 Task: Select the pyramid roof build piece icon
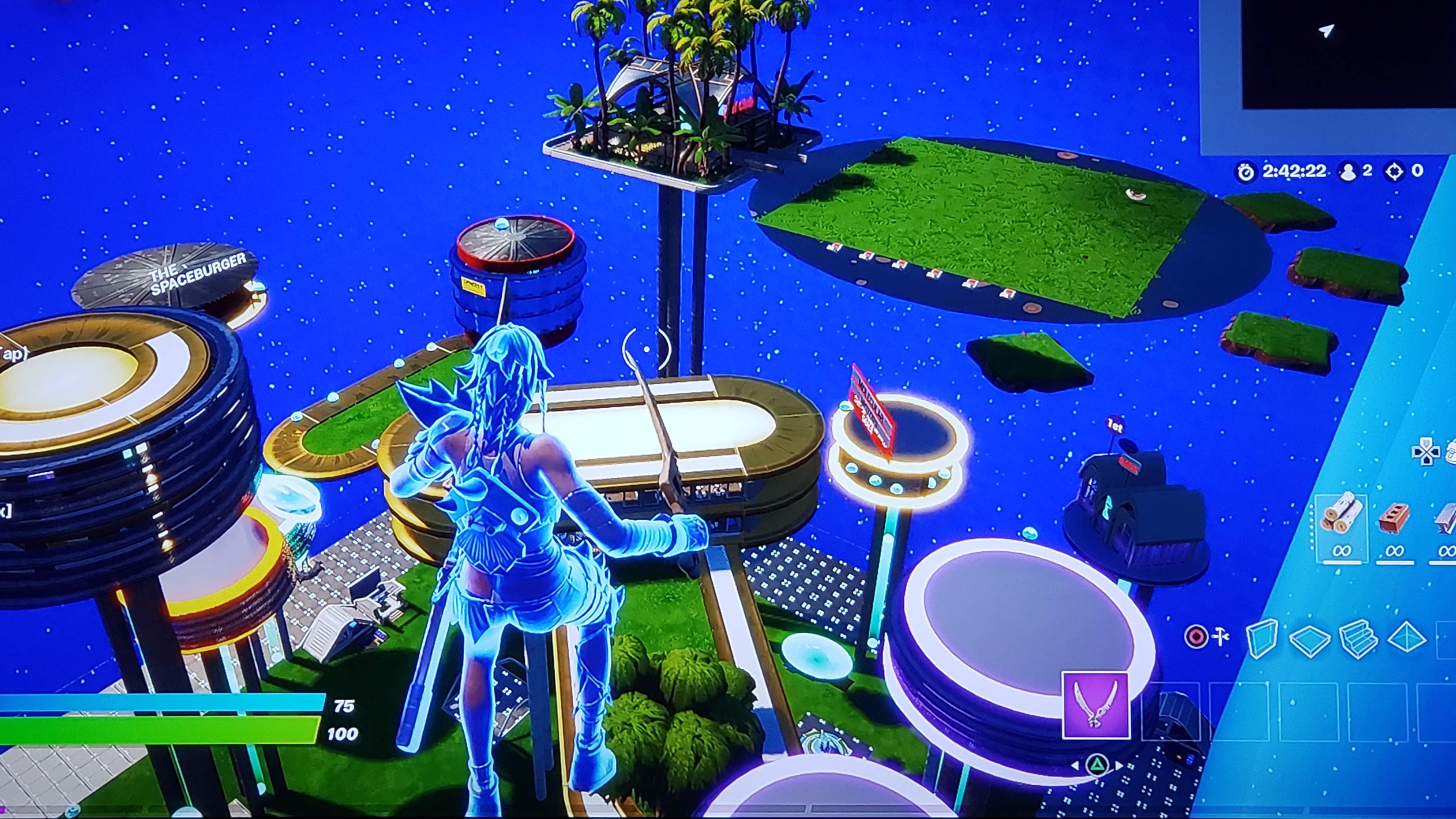click(x=1406, y=638)
